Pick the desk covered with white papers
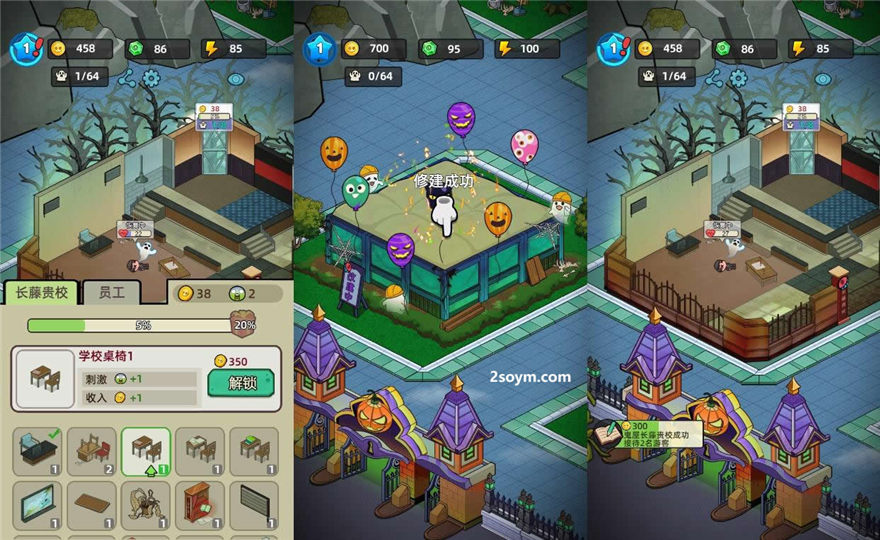This screenshot has width=880, height=540. point(200,451)
